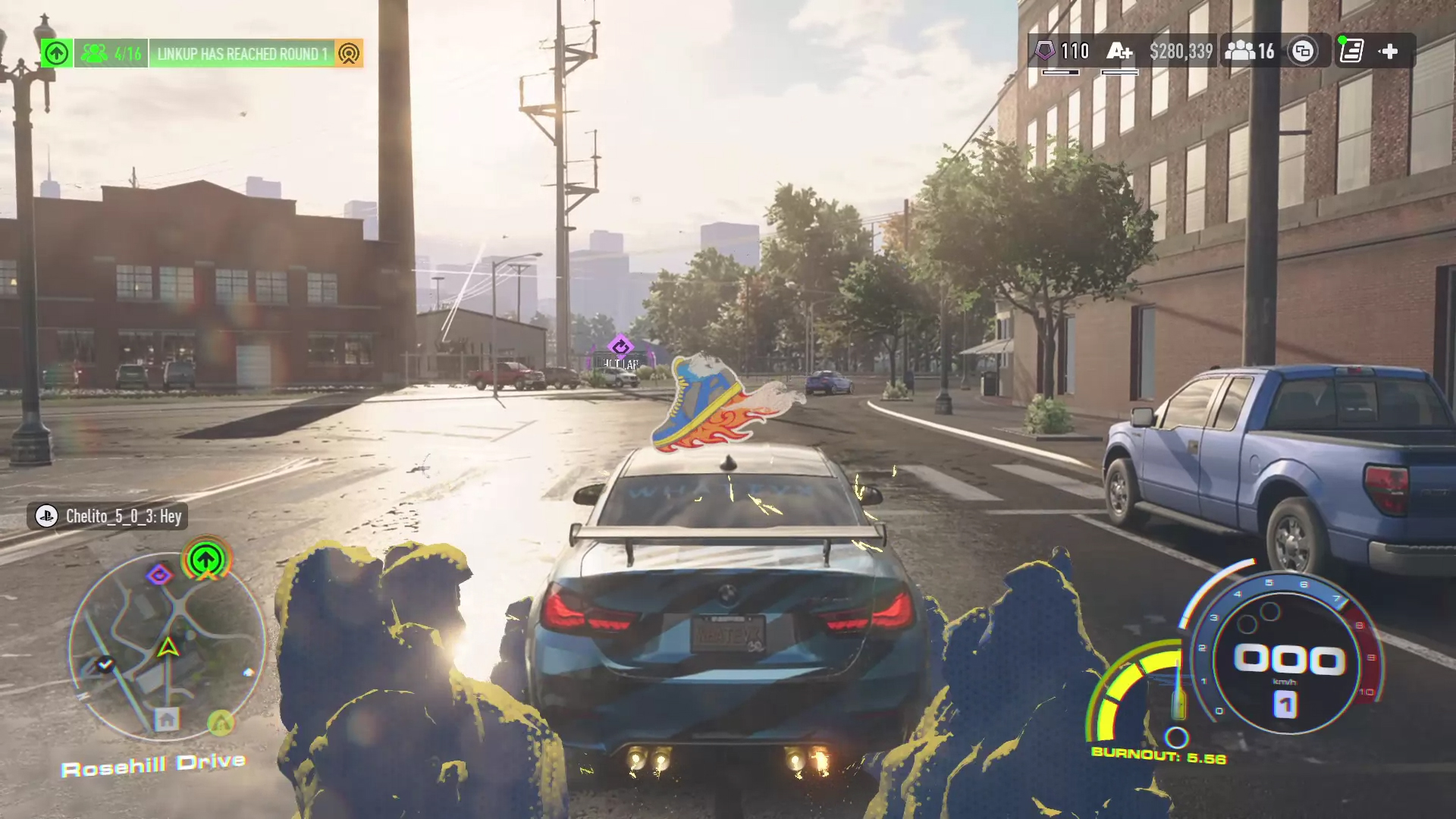The height and width of the screenshot is (819, 1456).
Task: Select the green Linkup marker on the minimap
Action: (206, 560)
